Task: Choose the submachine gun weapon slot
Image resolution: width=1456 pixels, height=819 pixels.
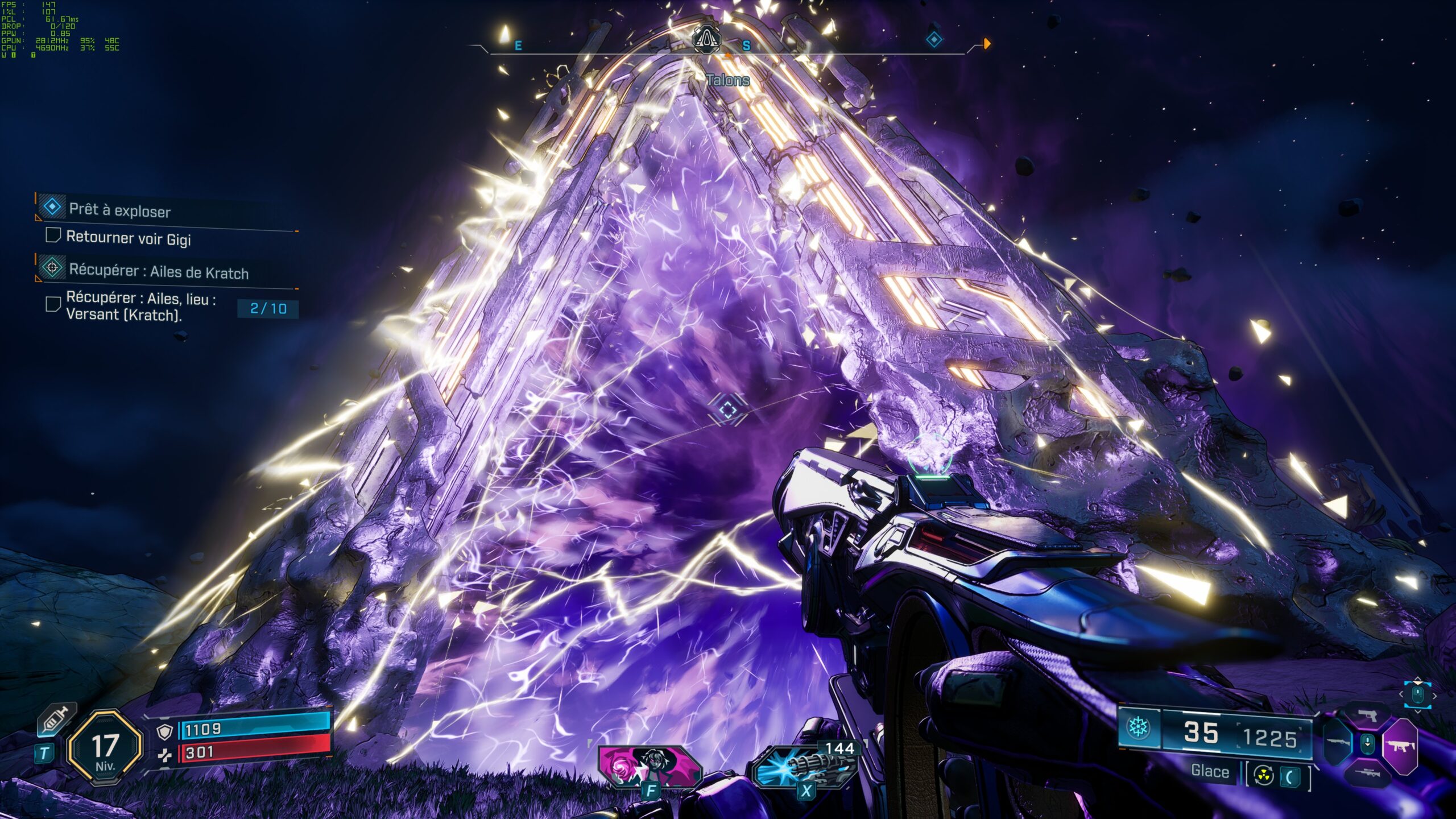Action: pyautogui.click(x=1400, y=746)
